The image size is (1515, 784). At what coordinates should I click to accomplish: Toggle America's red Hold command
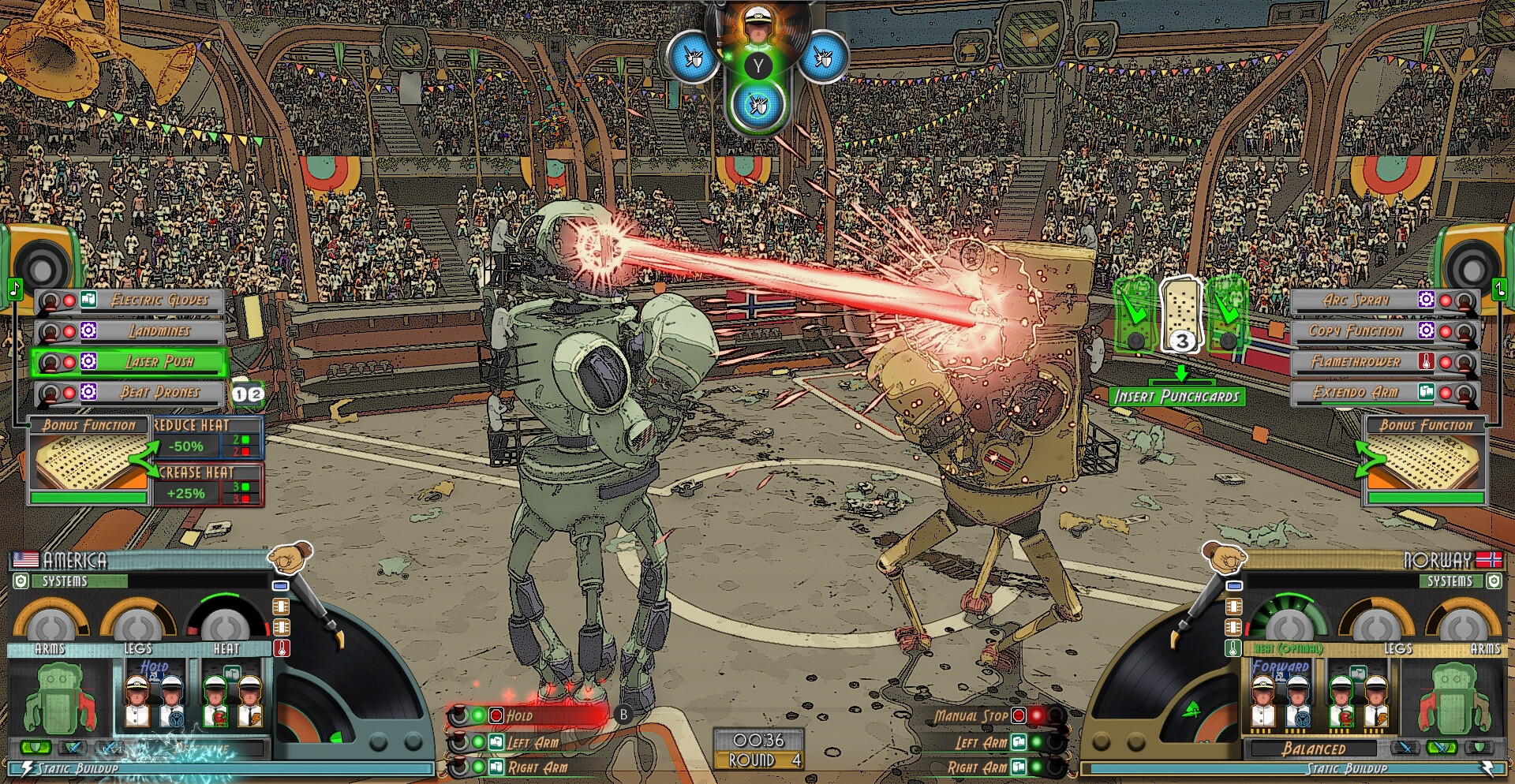pos(529,716)
